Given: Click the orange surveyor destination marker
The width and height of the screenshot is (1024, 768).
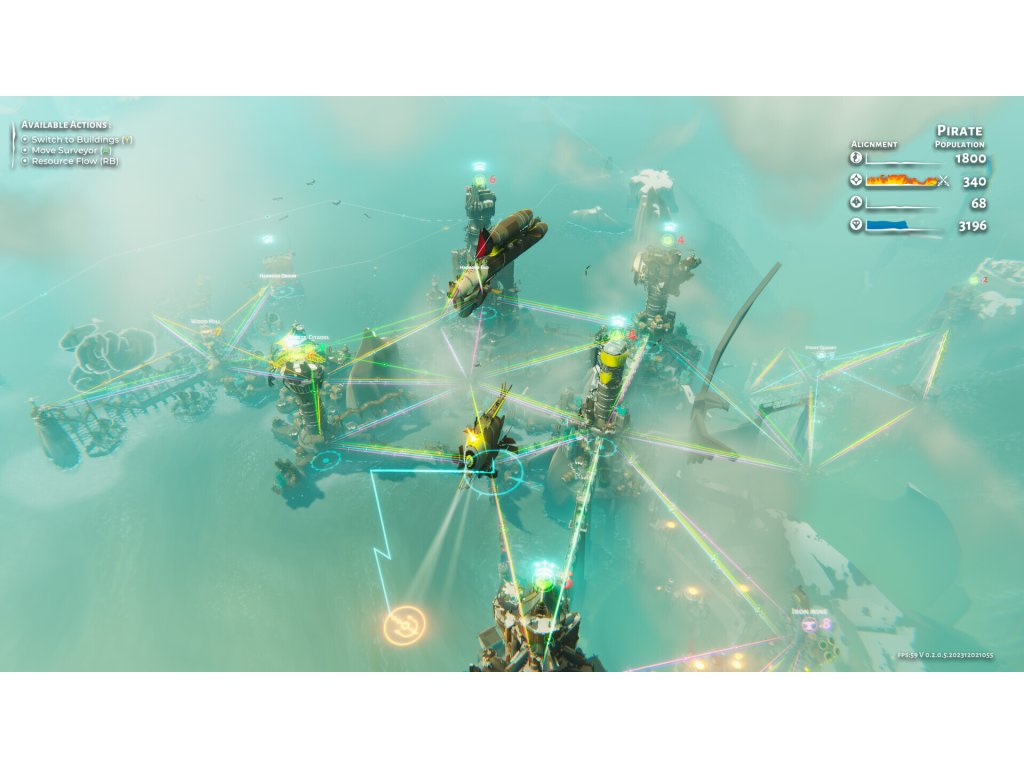Looking at the screenshot, I should pyautogui.click(x=404, y=626).
